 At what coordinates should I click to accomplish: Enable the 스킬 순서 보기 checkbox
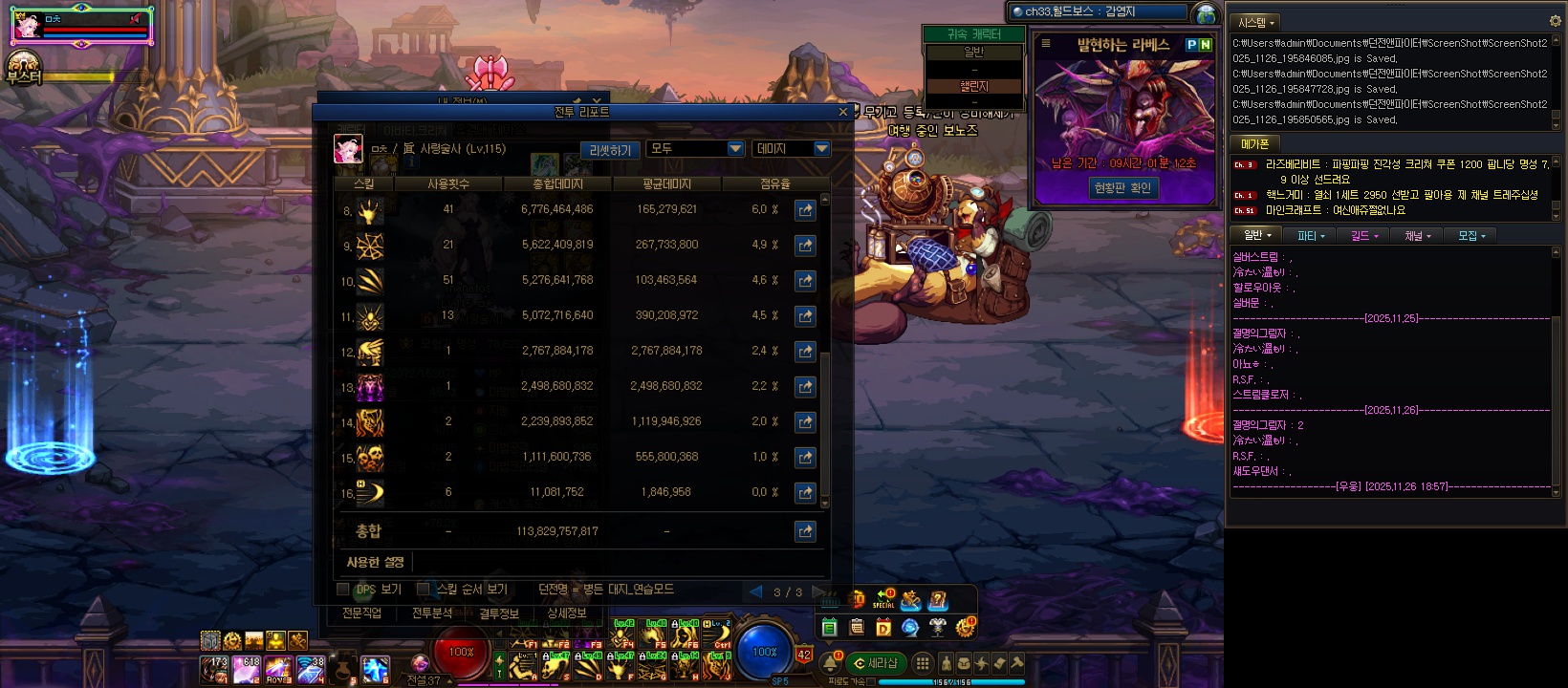click(x=424, y=590)
